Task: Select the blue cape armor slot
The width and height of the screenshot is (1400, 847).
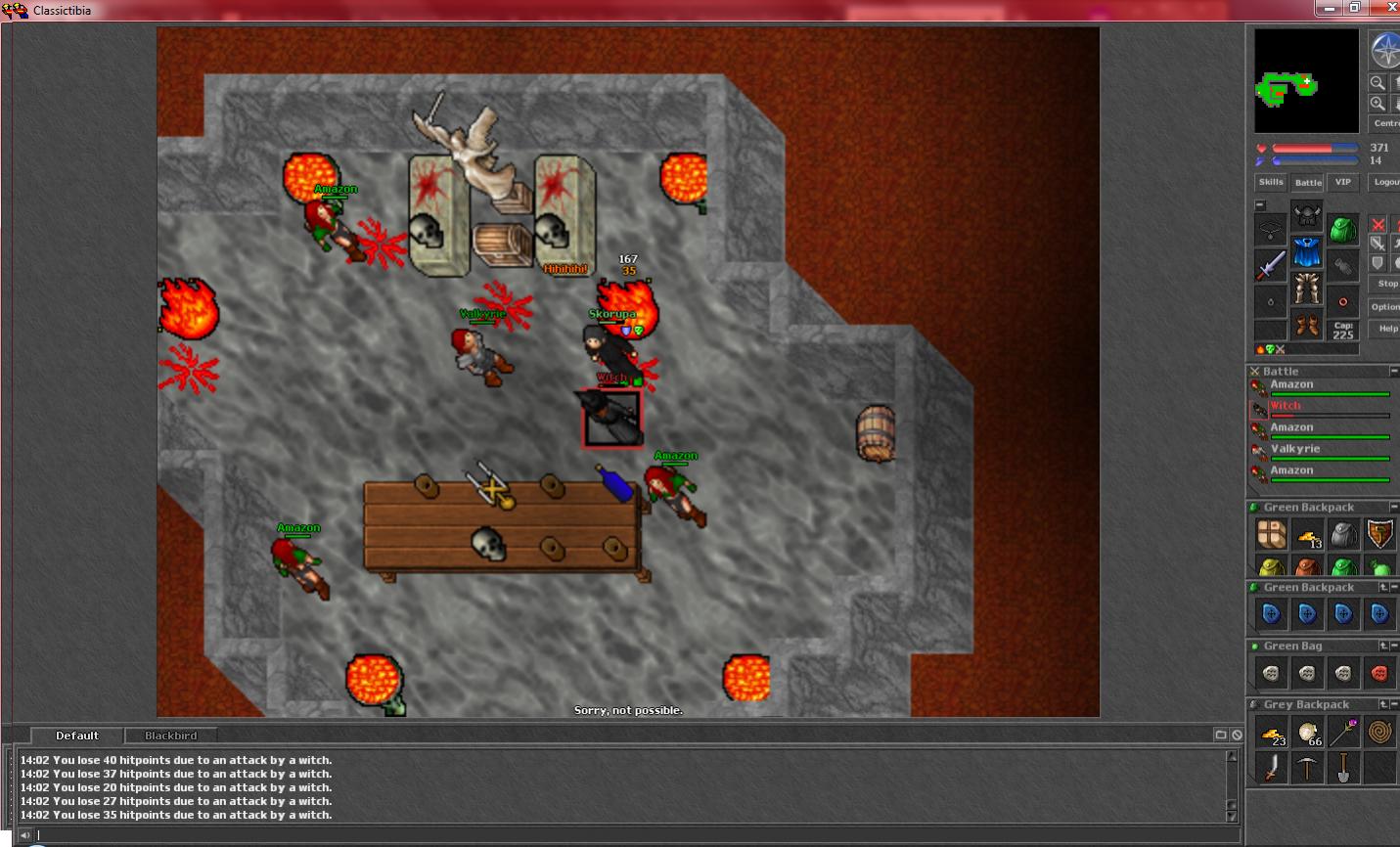Action: coord(1307,253)
